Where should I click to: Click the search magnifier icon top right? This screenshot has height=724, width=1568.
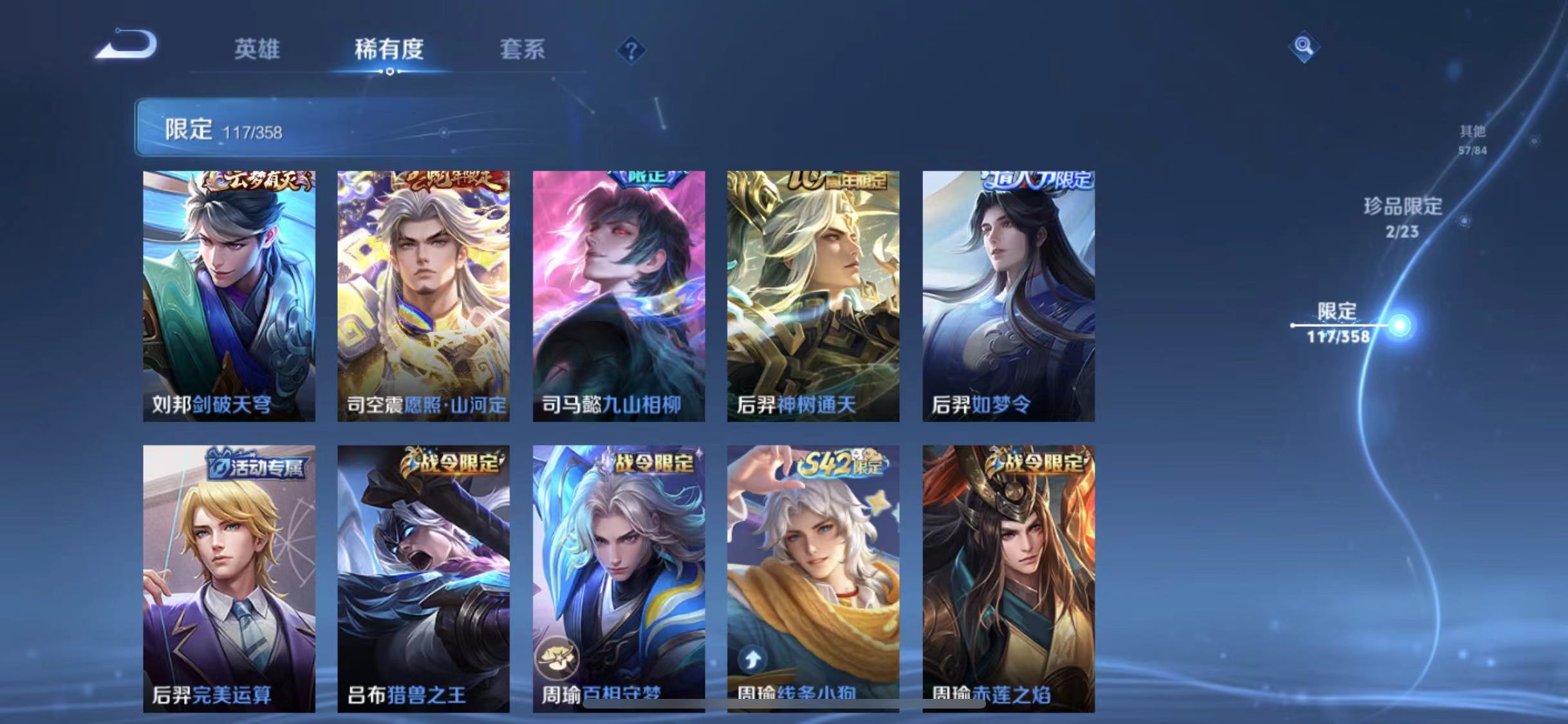click(x=1303, y=47)
